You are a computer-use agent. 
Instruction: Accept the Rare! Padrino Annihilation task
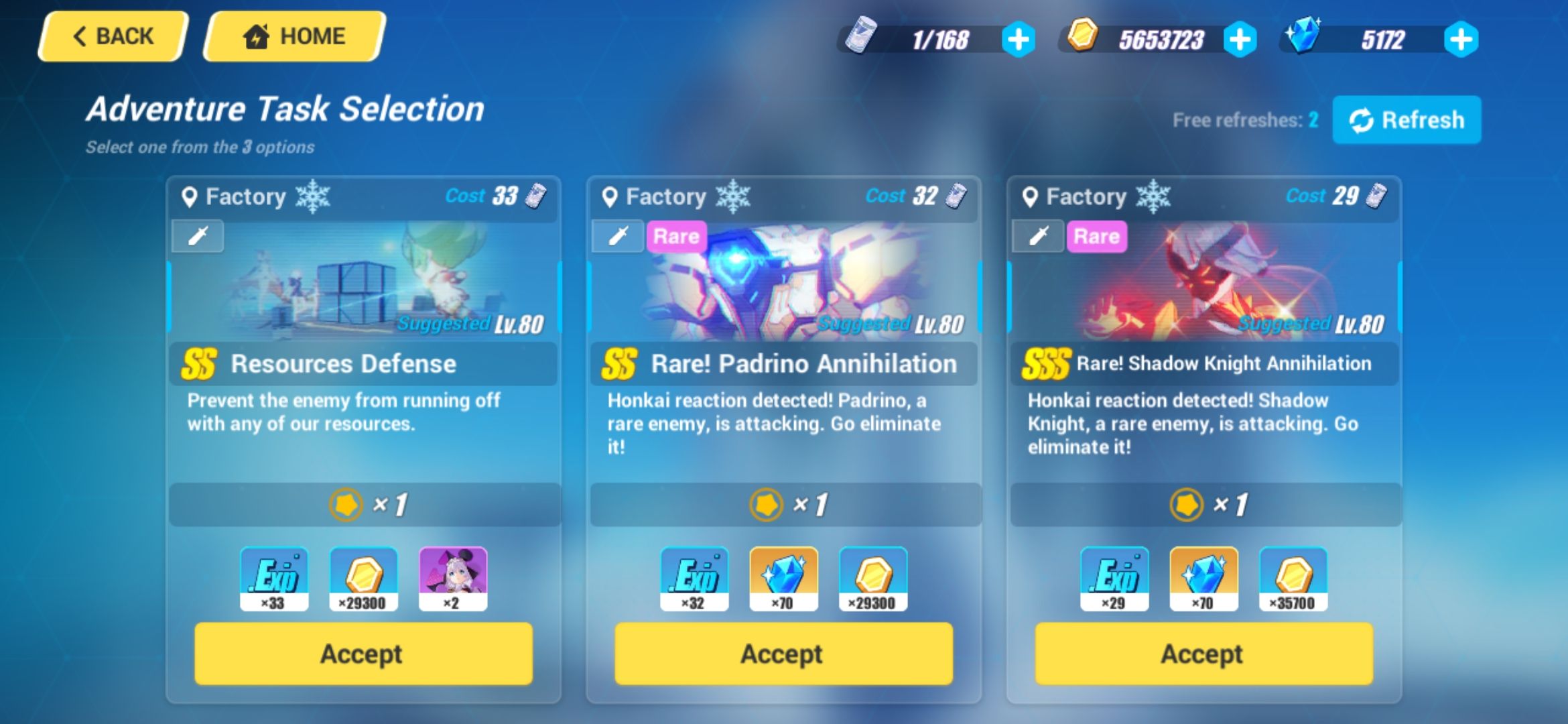click(x=784, y=654)
